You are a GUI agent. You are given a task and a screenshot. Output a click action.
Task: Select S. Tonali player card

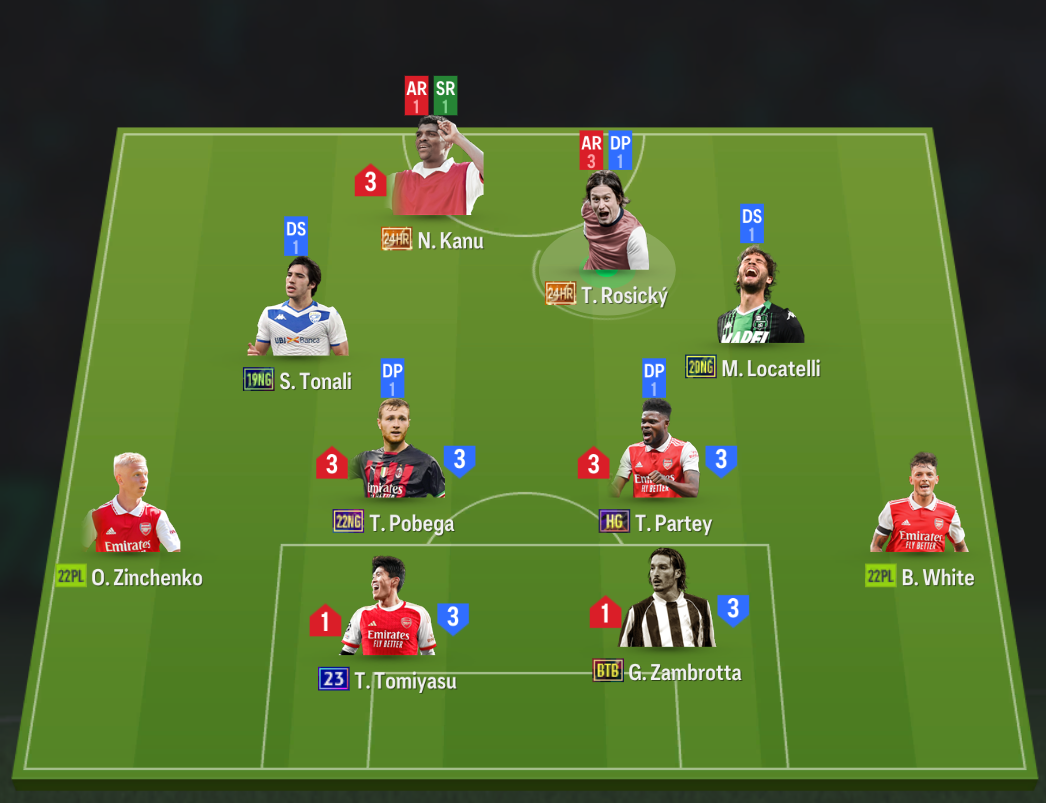tap(298, 315)
